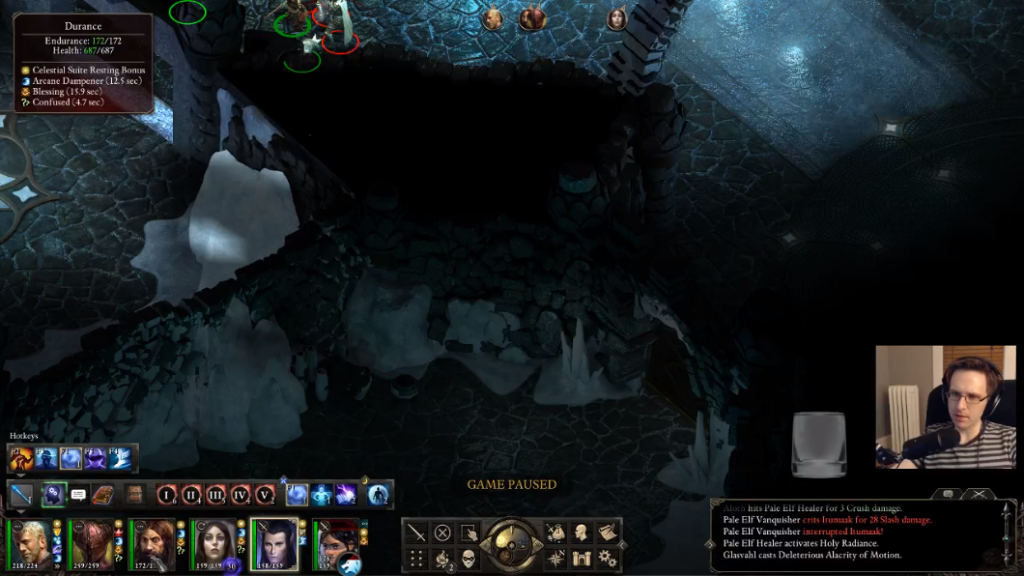This screenshot has height=576, width=1024.
Task: Switch the equipped weapon set slot
Action: 22,494
